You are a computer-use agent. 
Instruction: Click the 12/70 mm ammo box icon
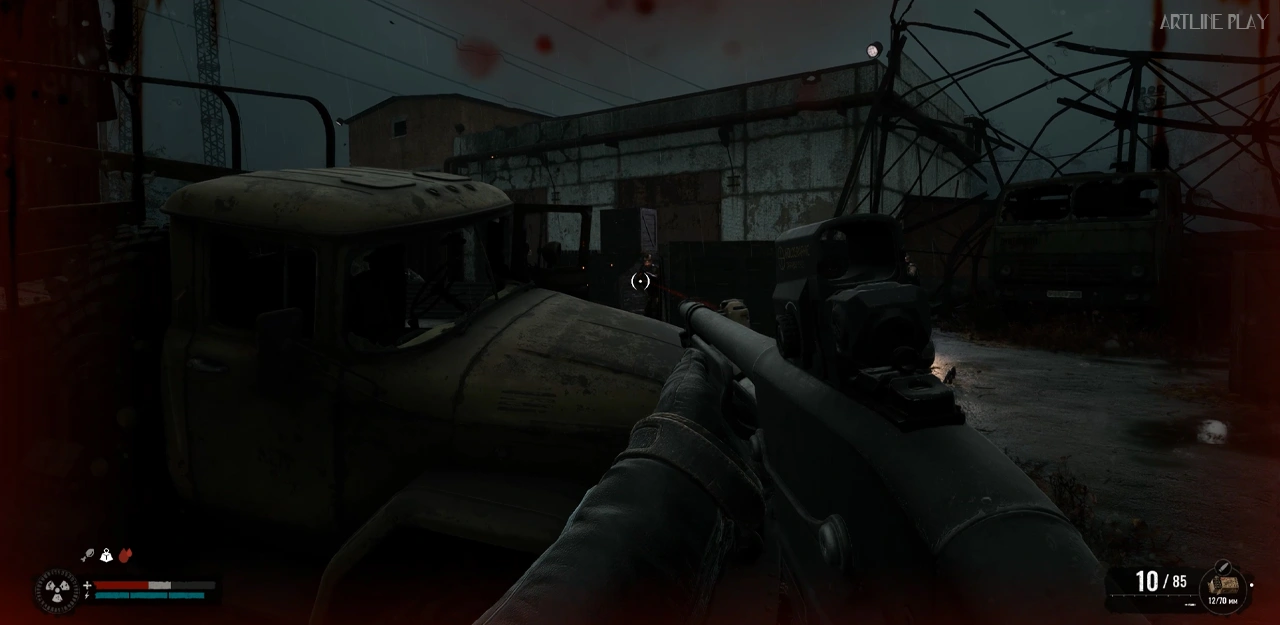tap(1223, 586)
